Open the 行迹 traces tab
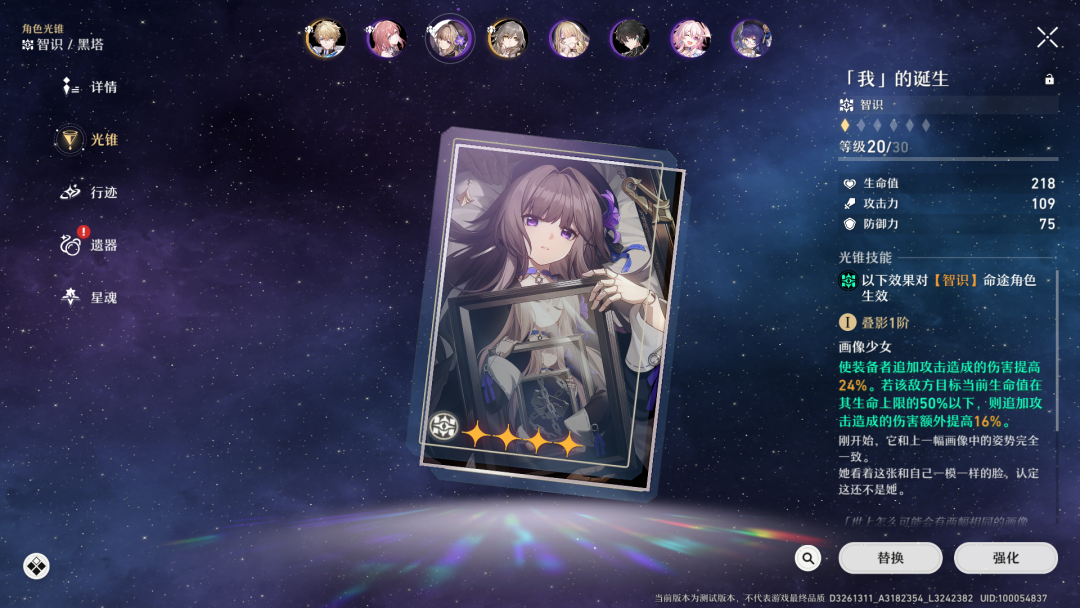The image size is (1080, 608). pyautogui.click(x=90, y=192)
